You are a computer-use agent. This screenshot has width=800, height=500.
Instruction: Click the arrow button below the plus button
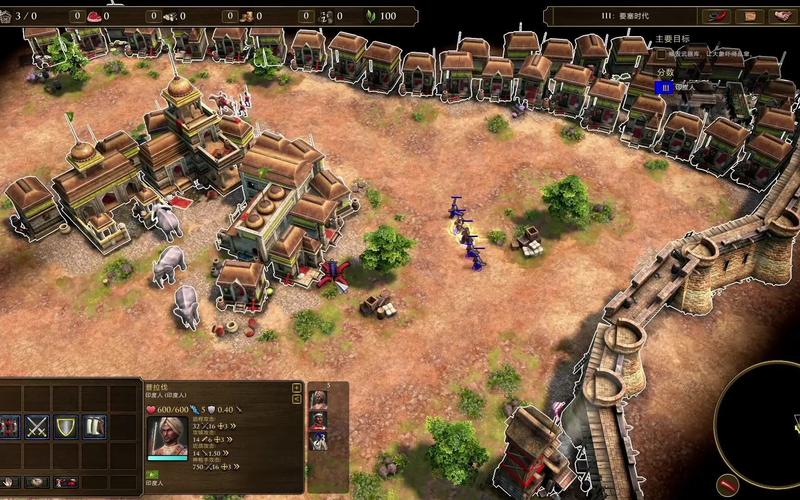[296, 399]
